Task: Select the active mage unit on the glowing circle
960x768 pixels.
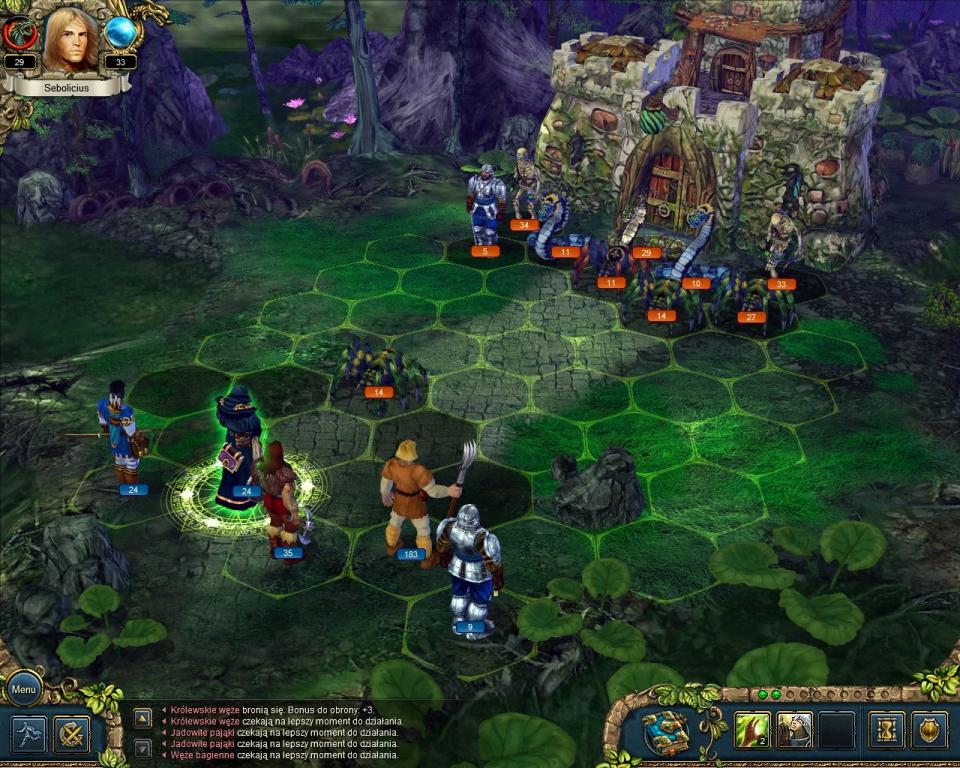Action: (240, 445)
